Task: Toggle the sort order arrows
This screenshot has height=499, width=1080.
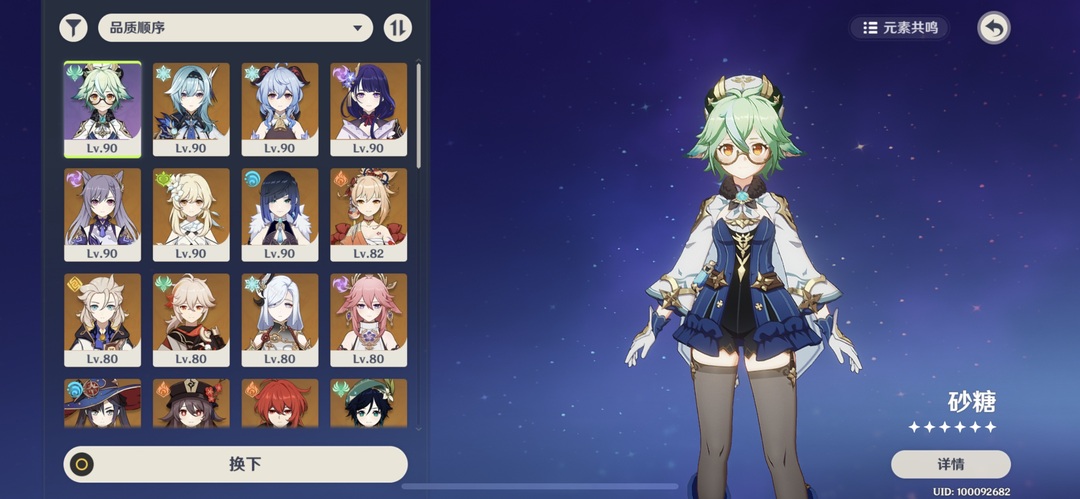Action: pyautogui.click(x=397, y=28)
